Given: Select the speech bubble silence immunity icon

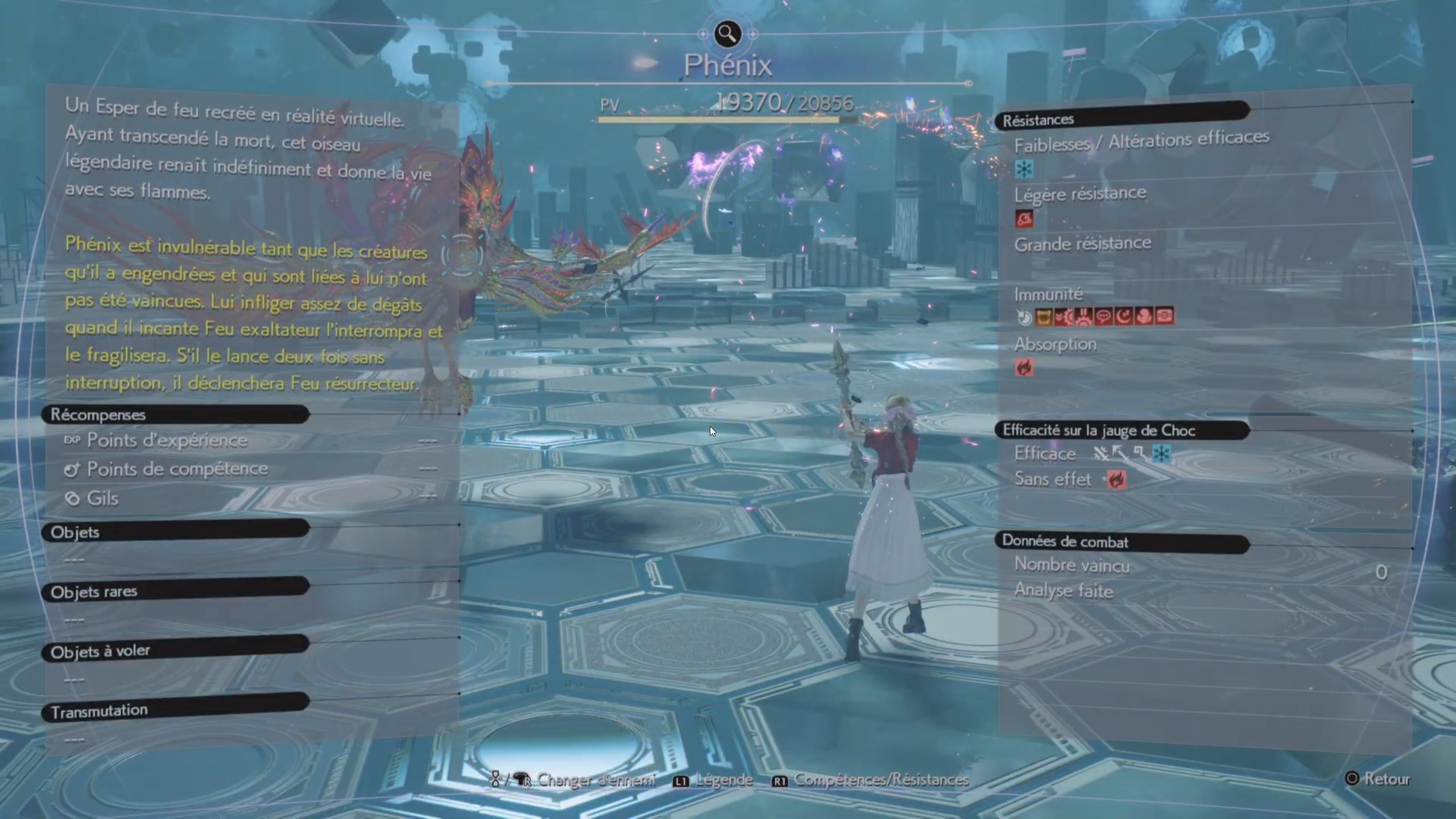Looking at the screenshot, I should pos(1103,317).
